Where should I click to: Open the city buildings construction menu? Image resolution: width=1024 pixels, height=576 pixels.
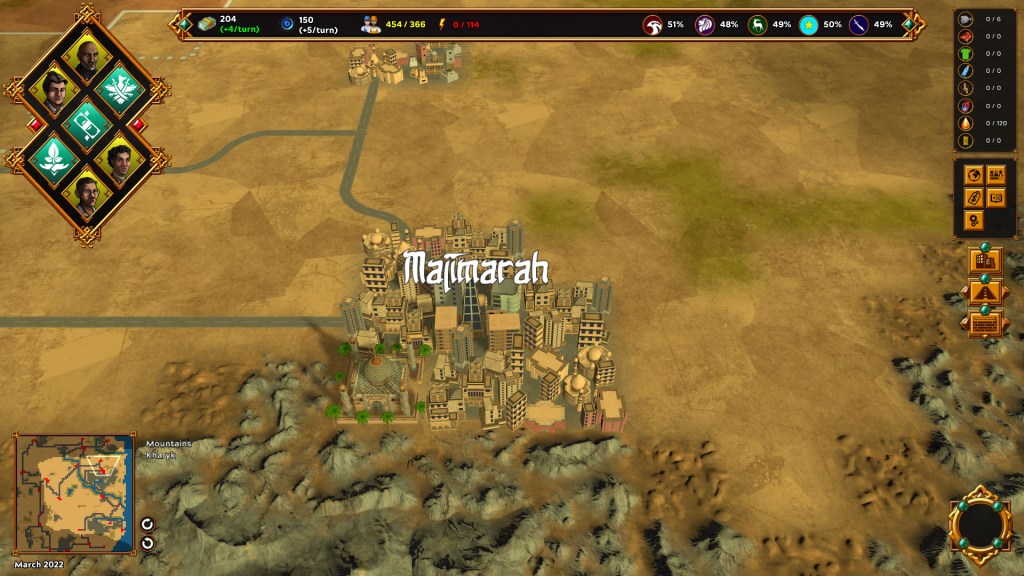tap(985, 261)
